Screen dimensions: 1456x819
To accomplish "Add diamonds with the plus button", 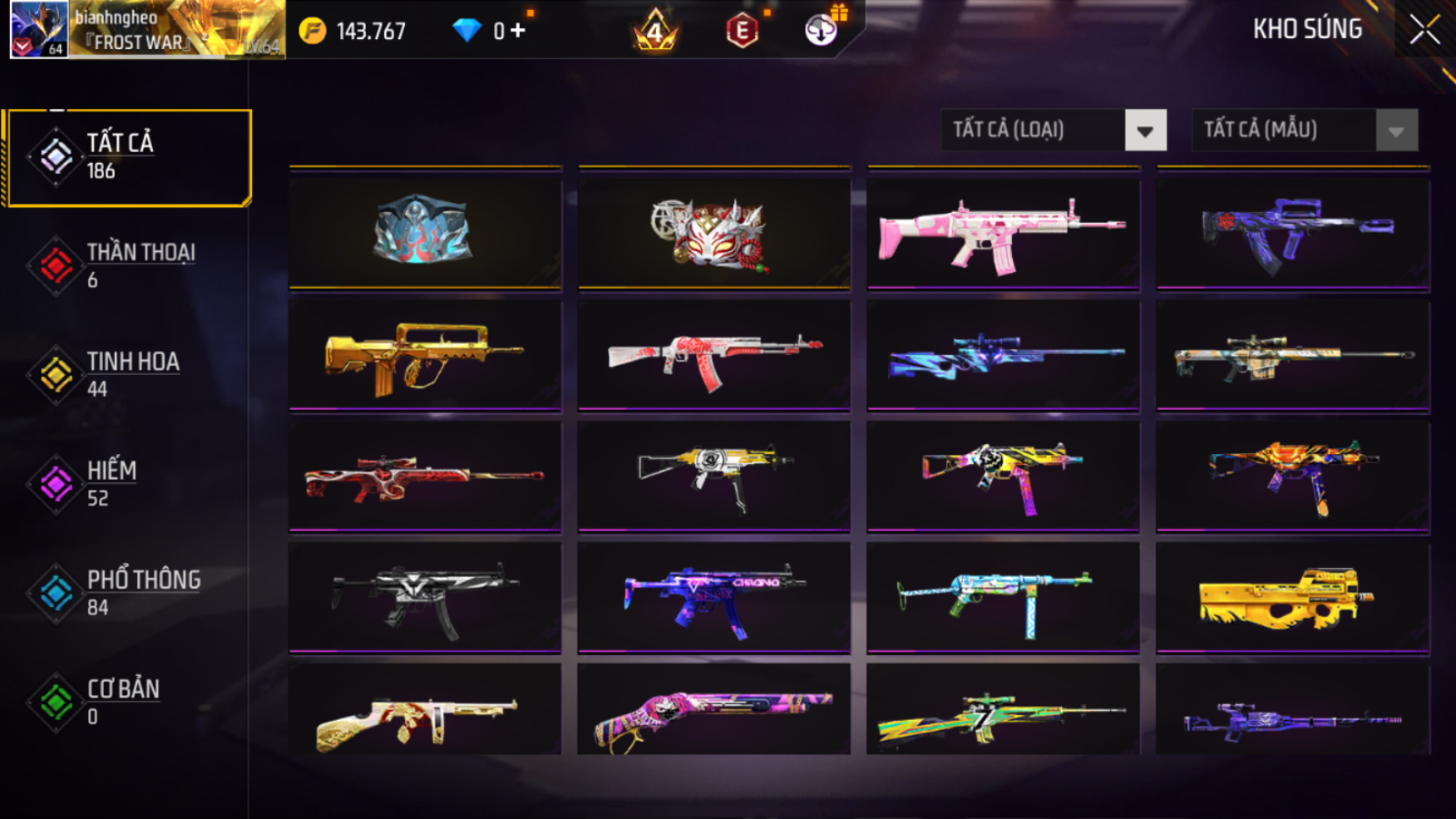I will 518,31.
